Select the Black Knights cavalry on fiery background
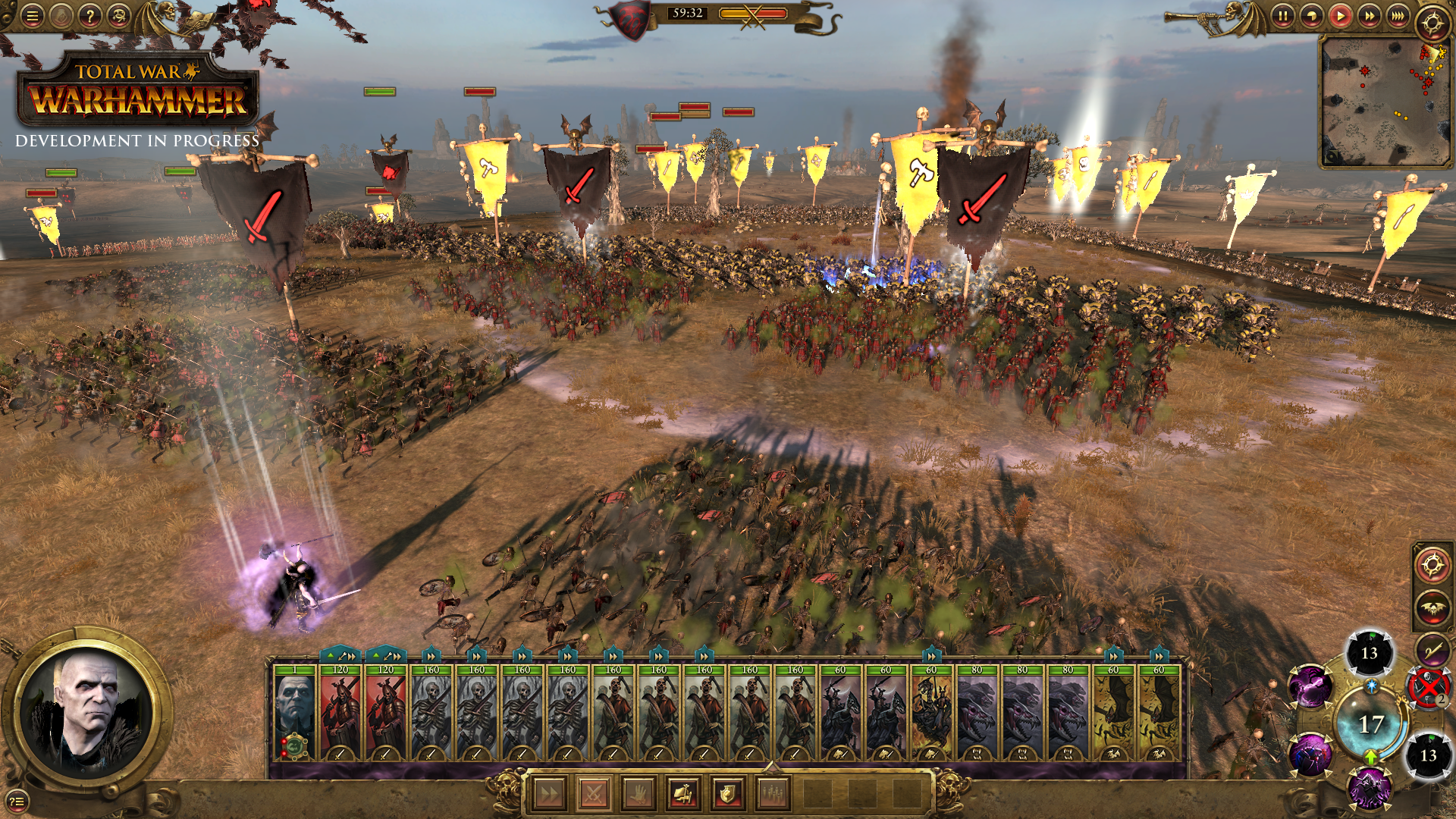 point(931,714)
